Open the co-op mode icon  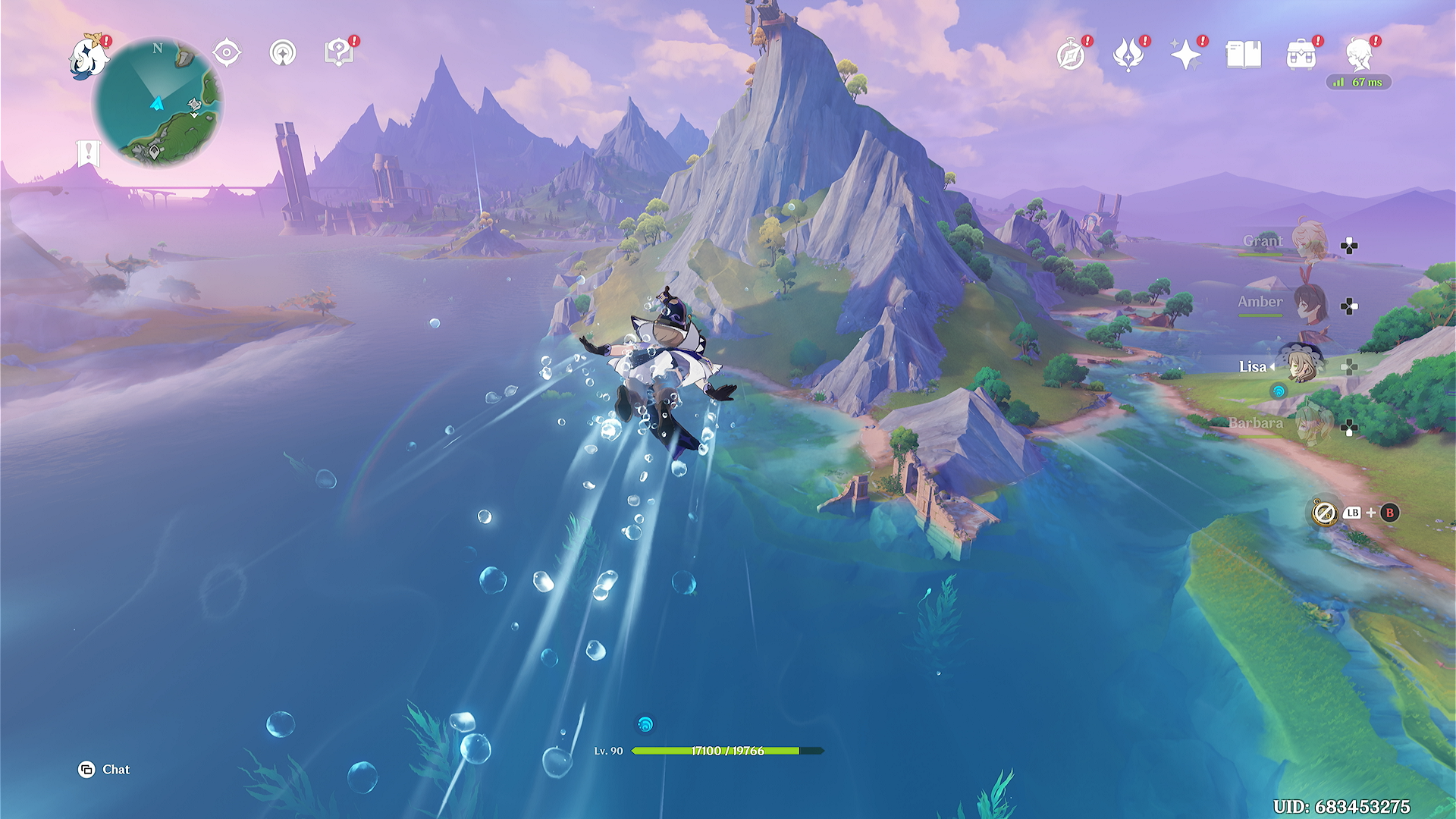[x=283, y=53]
